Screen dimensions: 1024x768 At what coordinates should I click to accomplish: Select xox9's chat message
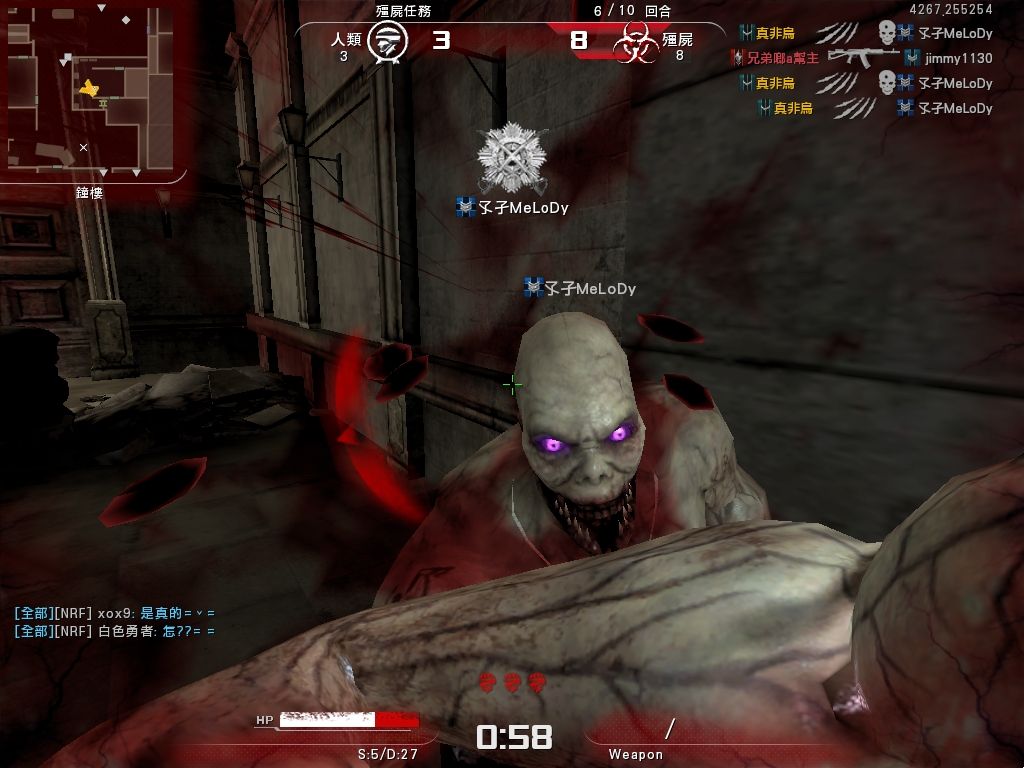coord(114,613)
